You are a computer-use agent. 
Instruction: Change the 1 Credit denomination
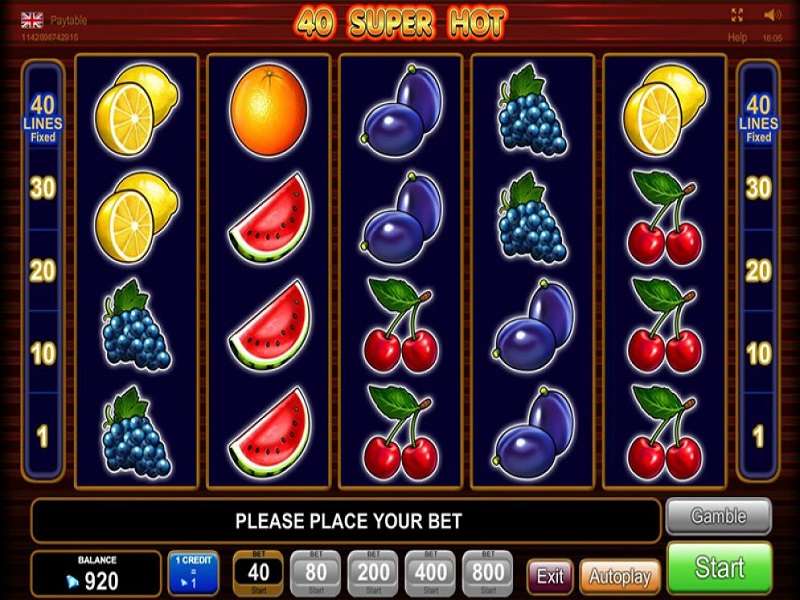pos(193,573)
